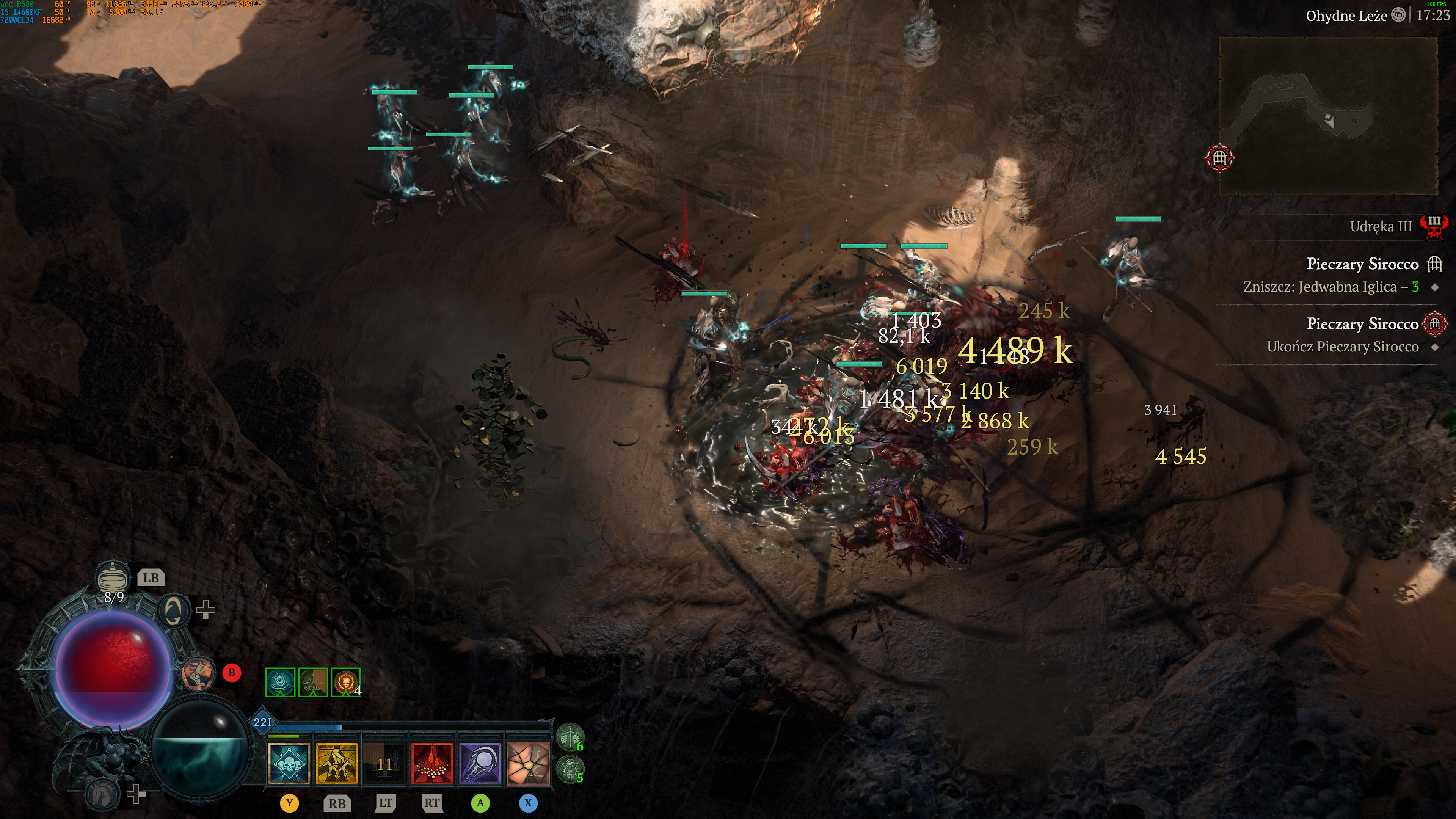This screenshot has height=819, width=1456.
Task: Use the purple comet orb skill
Action: (480, 764)
